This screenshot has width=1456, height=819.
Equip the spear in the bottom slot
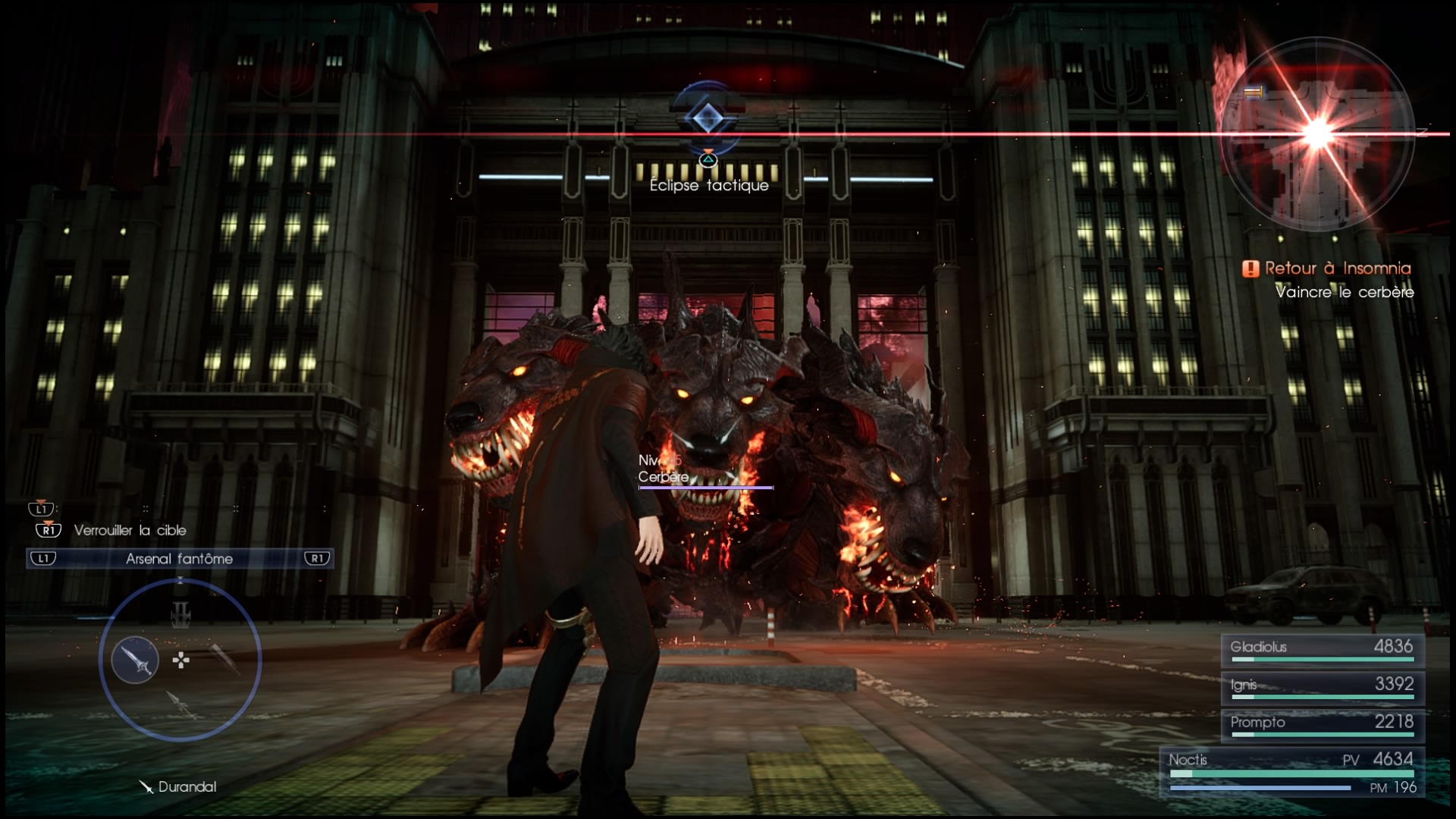click(180, 705)
